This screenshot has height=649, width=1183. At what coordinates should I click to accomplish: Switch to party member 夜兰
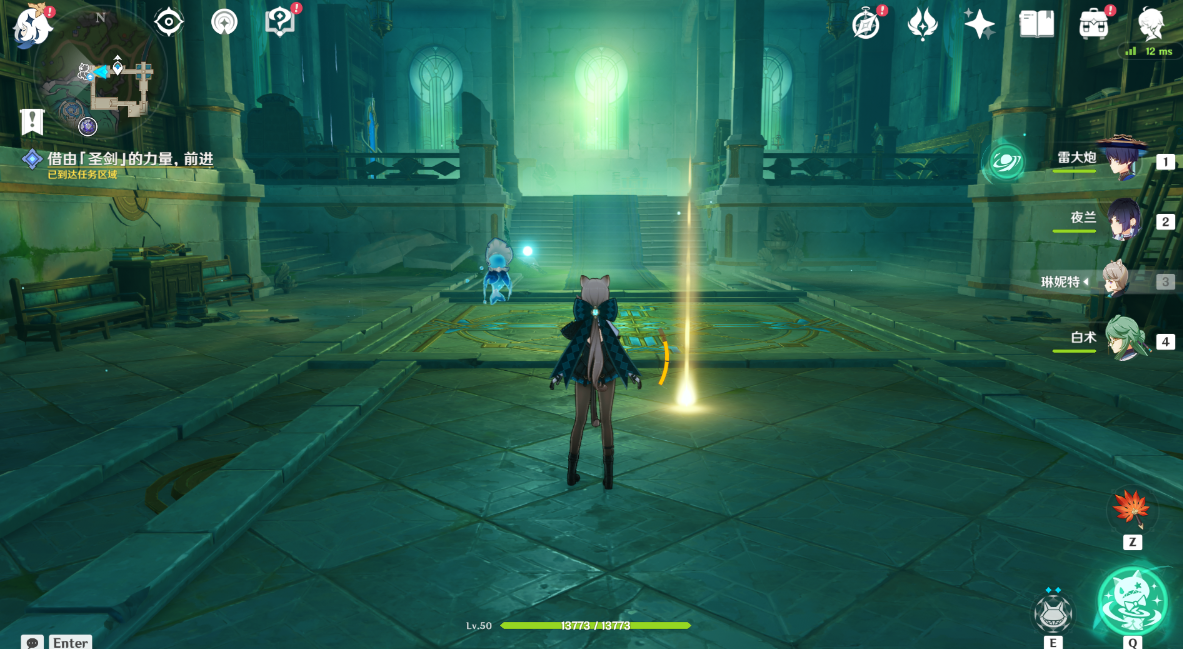[x=1123, y=220]
